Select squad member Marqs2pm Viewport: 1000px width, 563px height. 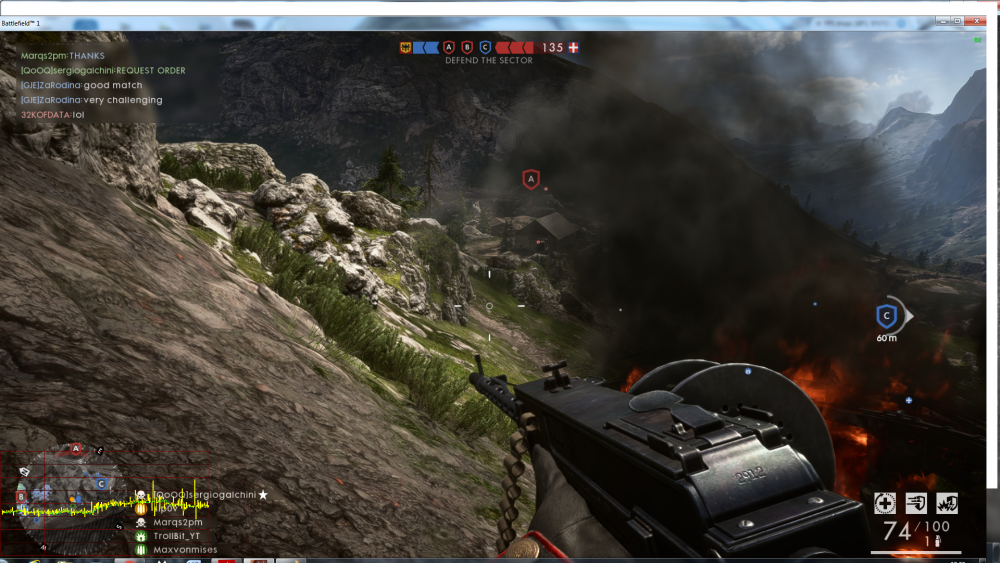[178, 522]
